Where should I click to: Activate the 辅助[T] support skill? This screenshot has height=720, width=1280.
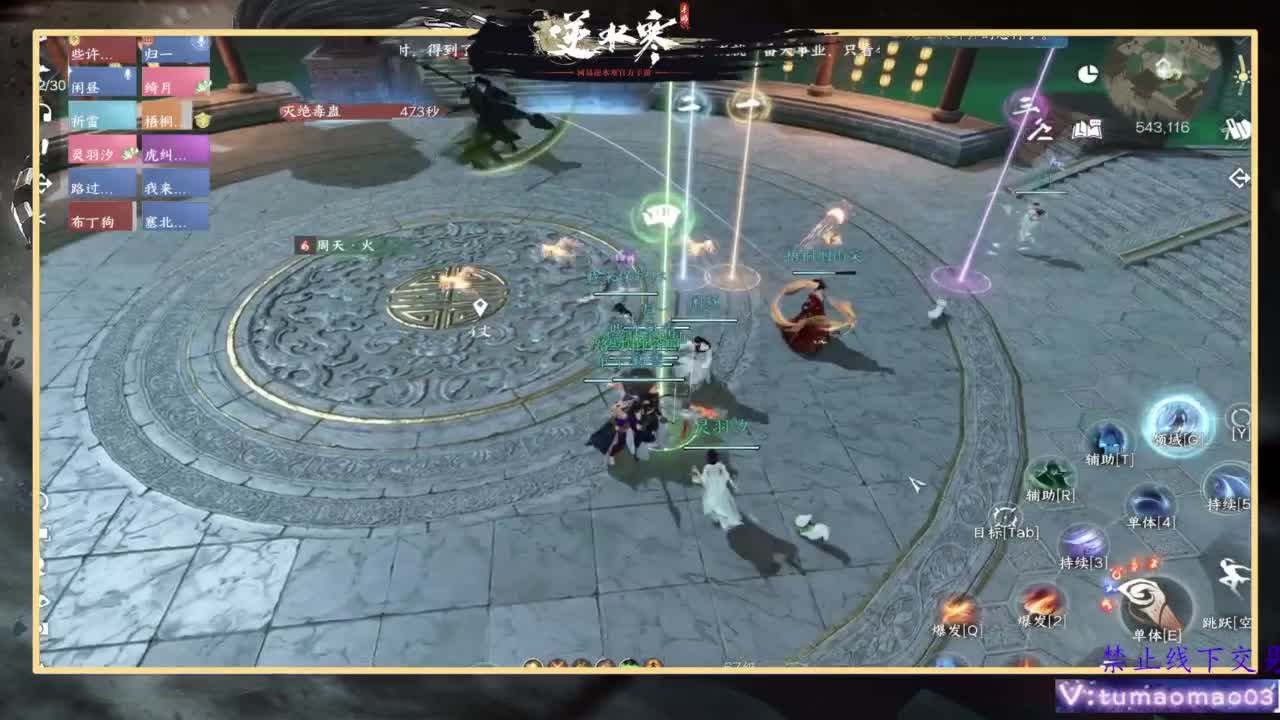coord(1106,438)
